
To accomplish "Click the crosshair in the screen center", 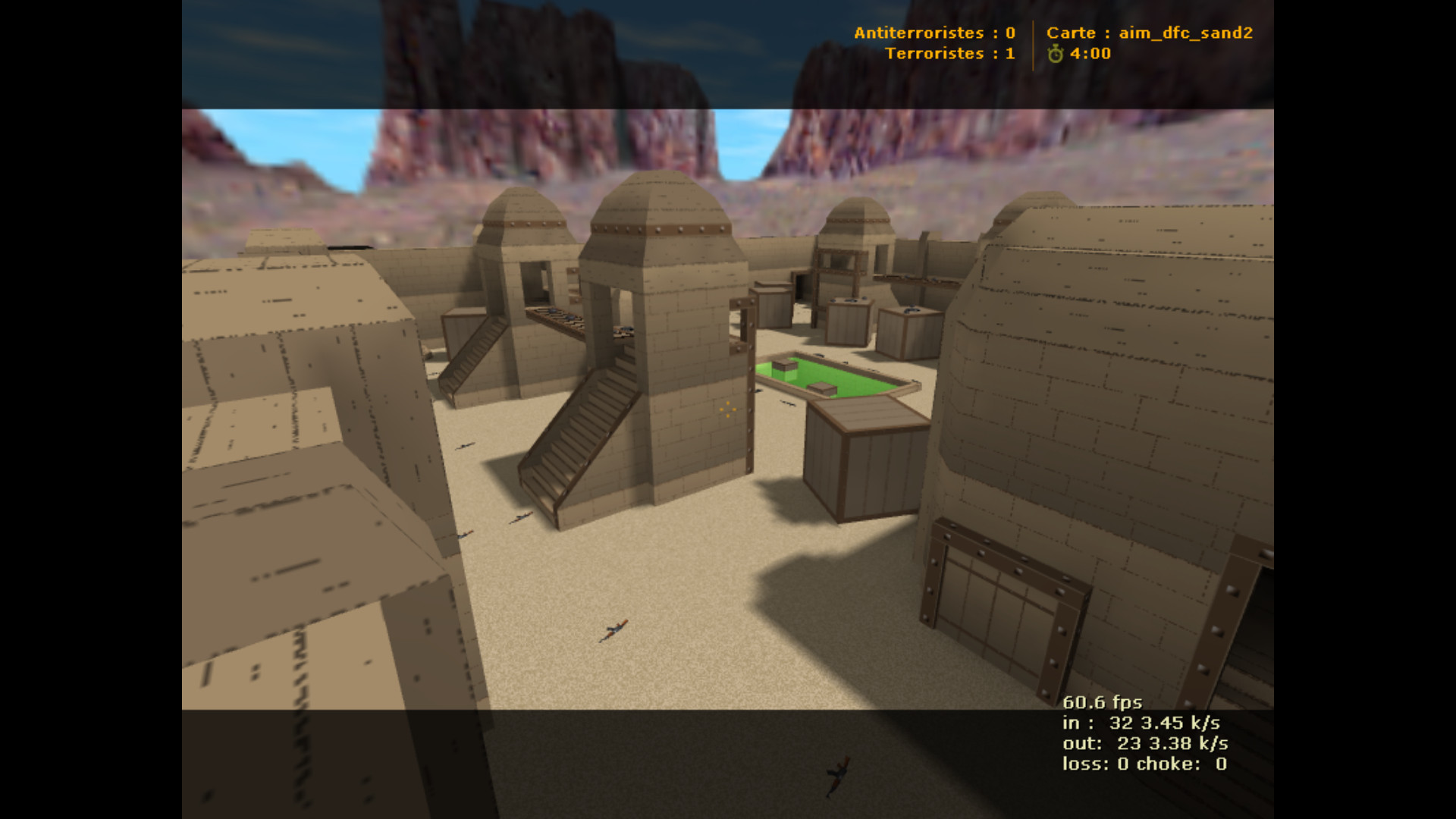I will pyautogui.click(x=726, y=409).
